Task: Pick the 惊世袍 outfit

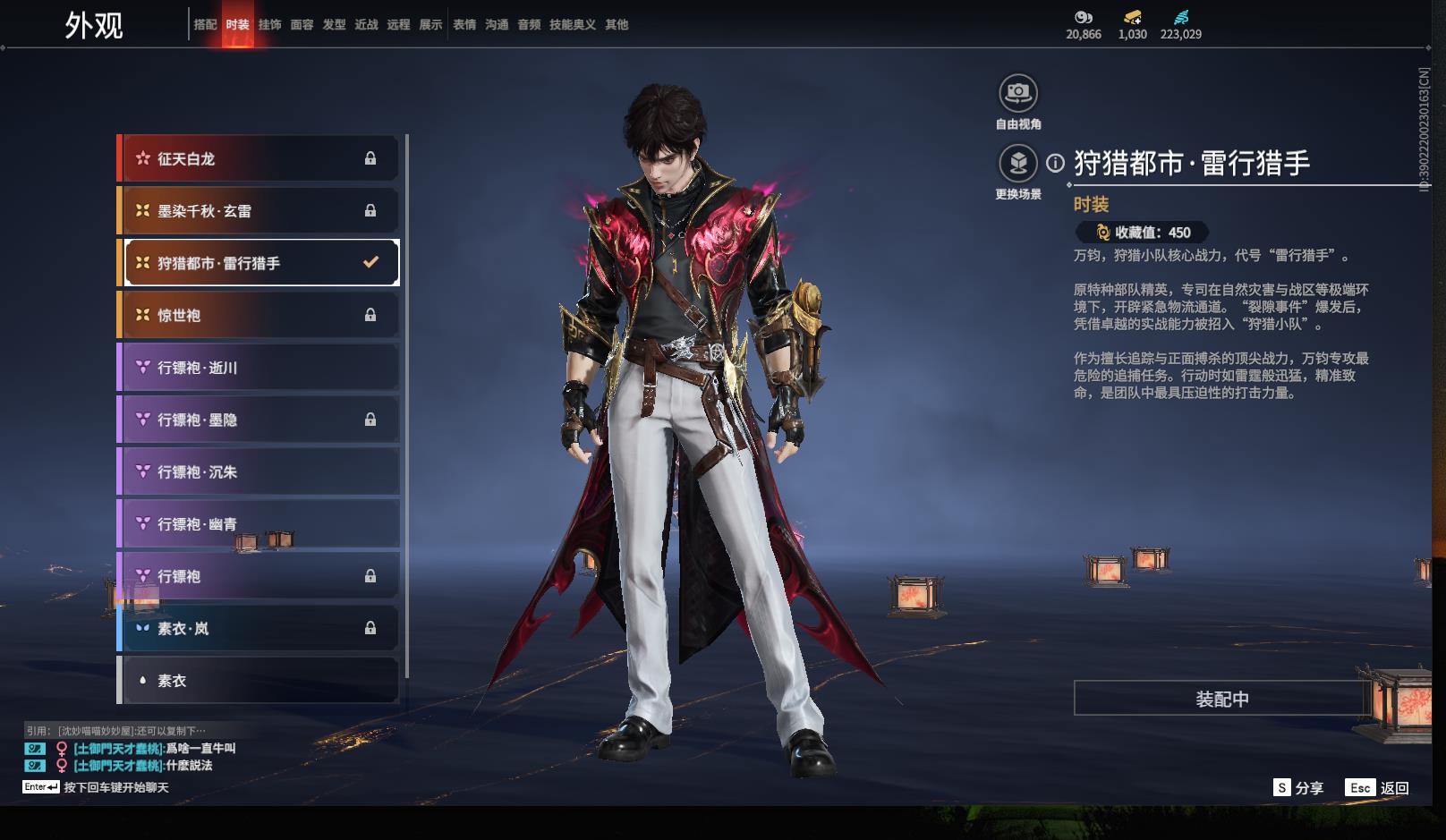Action: click(x=259, y=315)
